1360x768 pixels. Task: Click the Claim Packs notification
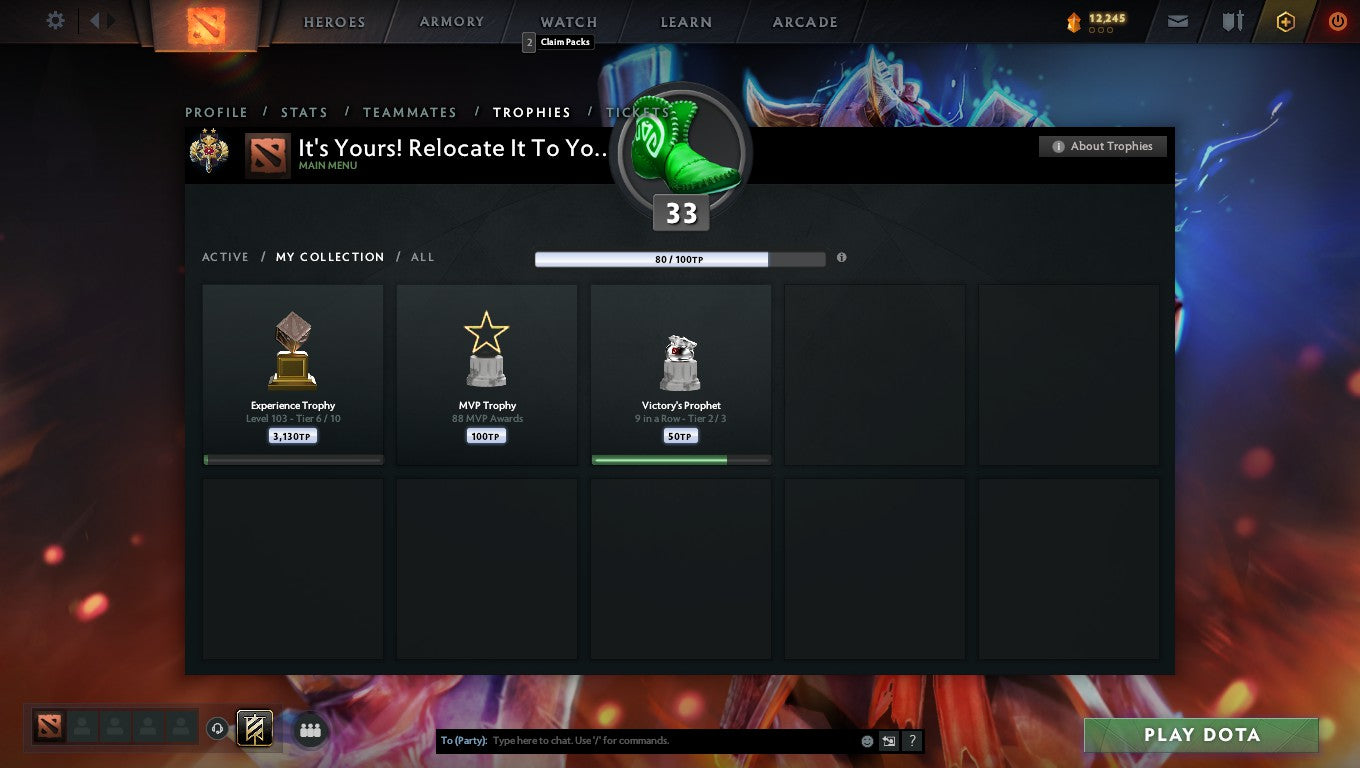pyautogui.click(x=557, y=42)
